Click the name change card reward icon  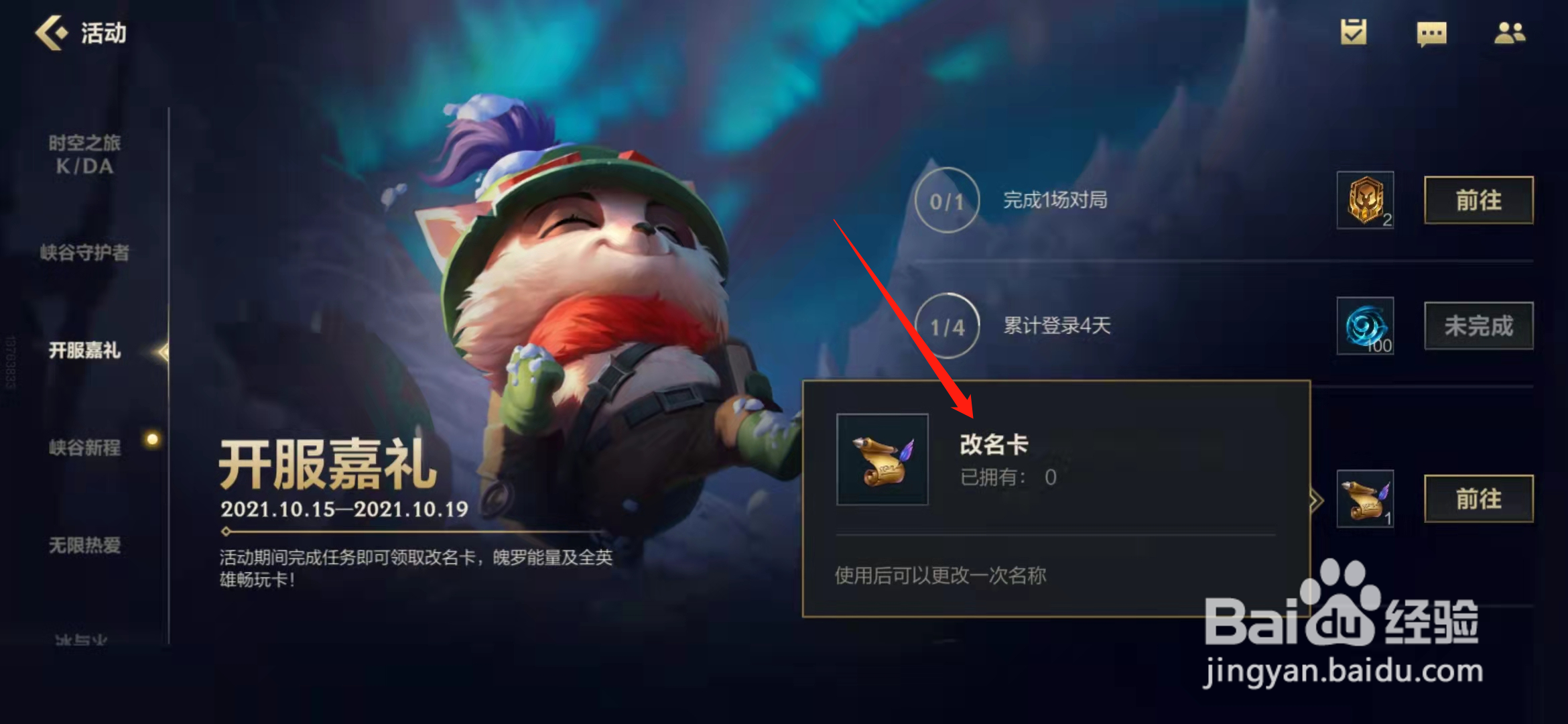1364,498
